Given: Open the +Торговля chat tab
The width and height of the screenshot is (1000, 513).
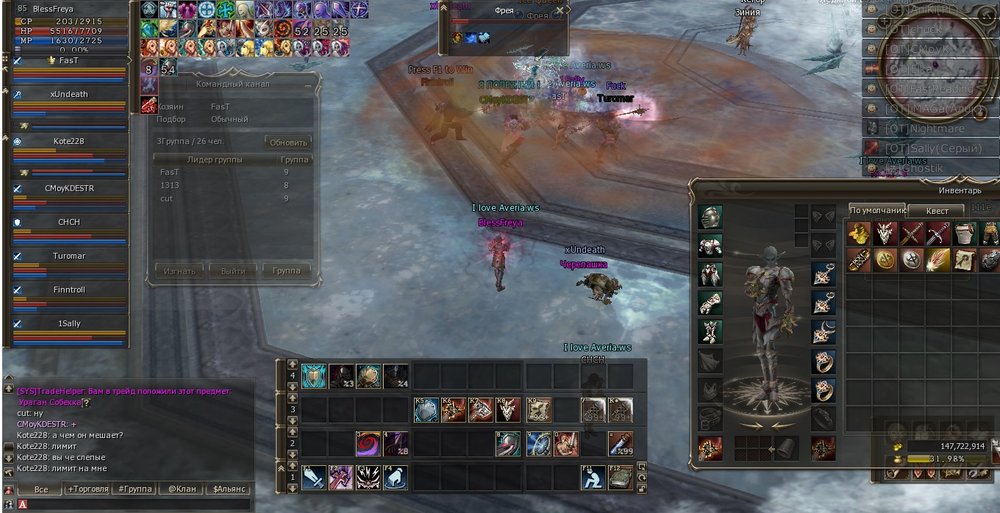Looking at the screenshot, I should point(86,489).
